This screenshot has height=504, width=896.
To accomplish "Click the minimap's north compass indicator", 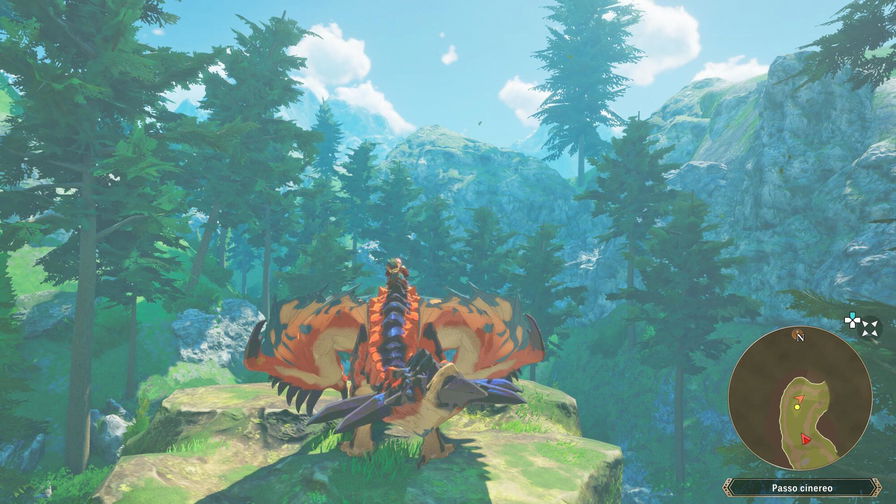I will pyautogui.click(x=798, y=335).
